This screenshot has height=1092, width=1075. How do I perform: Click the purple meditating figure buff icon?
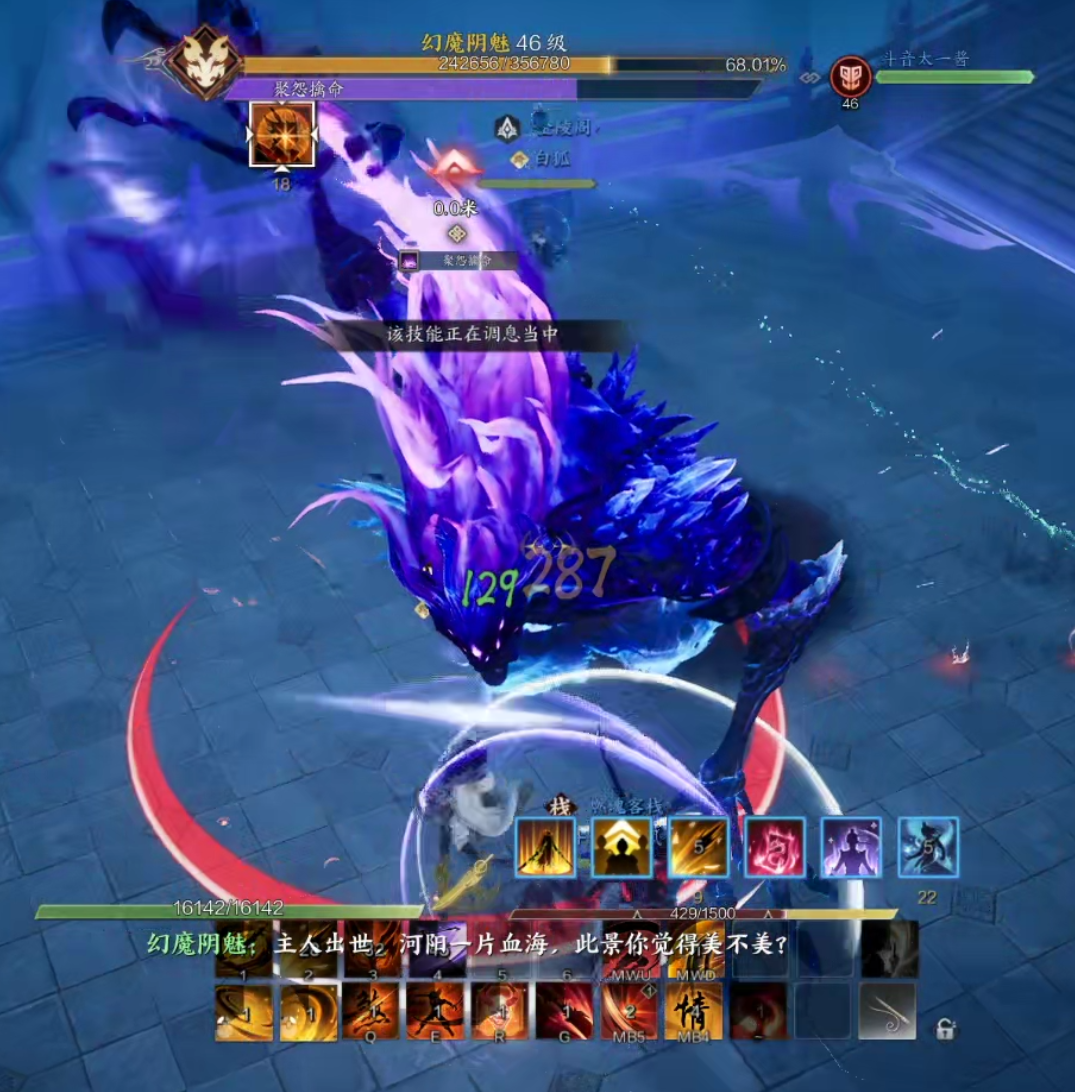coord(852,848)
